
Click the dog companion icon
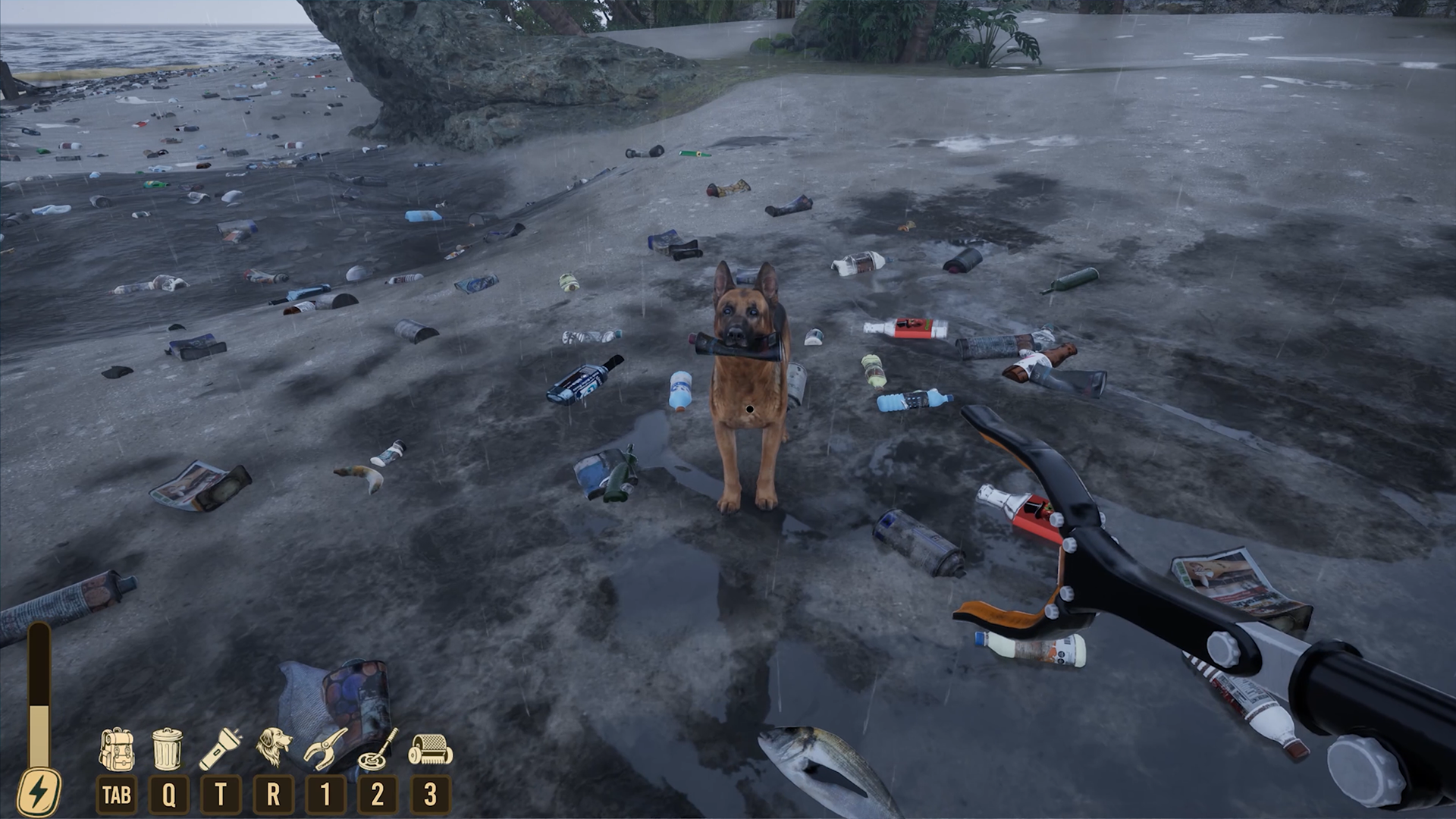pos(273,747)
